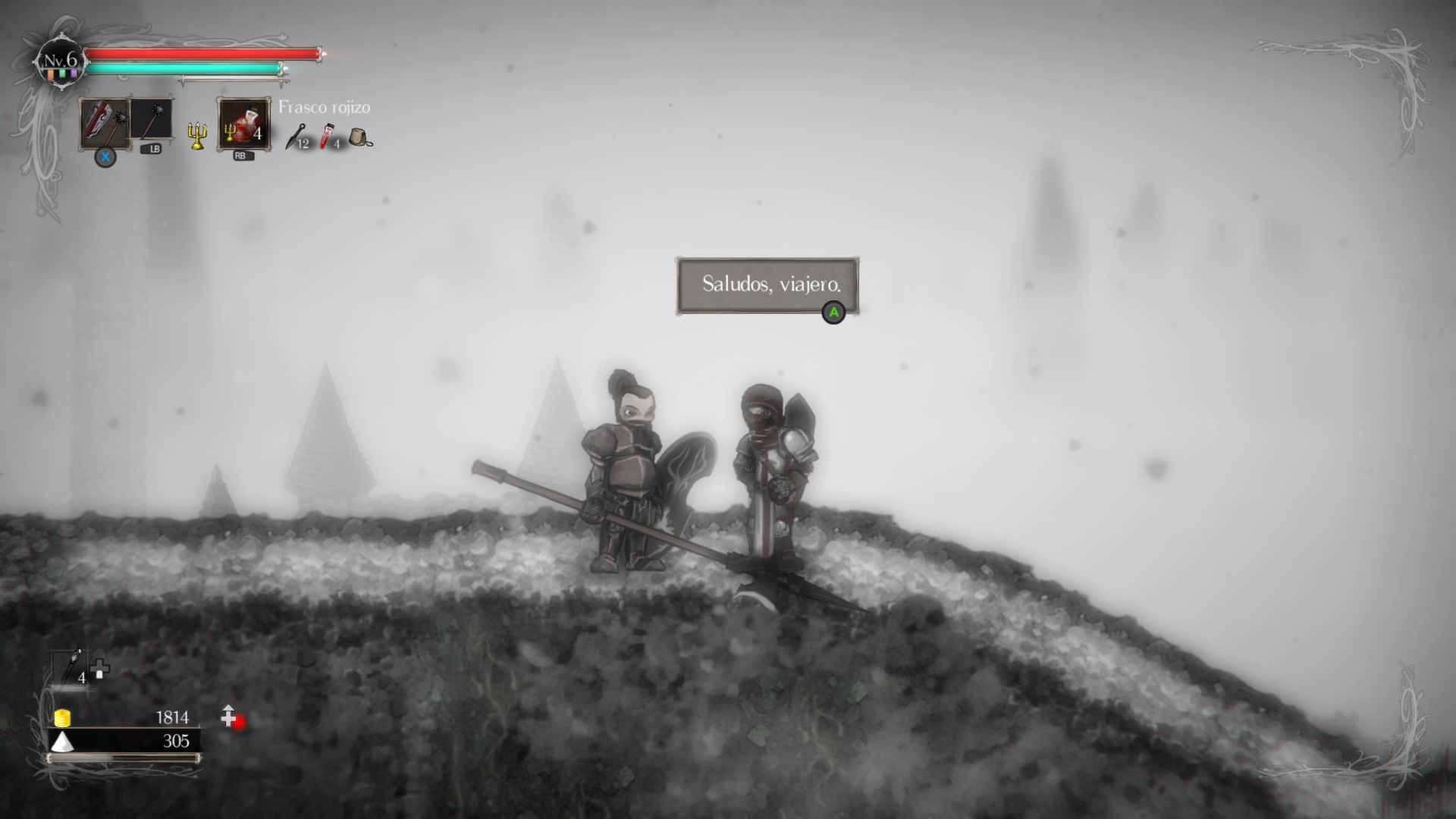Click the salt pile icon beside 305
Image resolution: width=1456 pixels, height=819 pixels.
(x=62, y=742)
